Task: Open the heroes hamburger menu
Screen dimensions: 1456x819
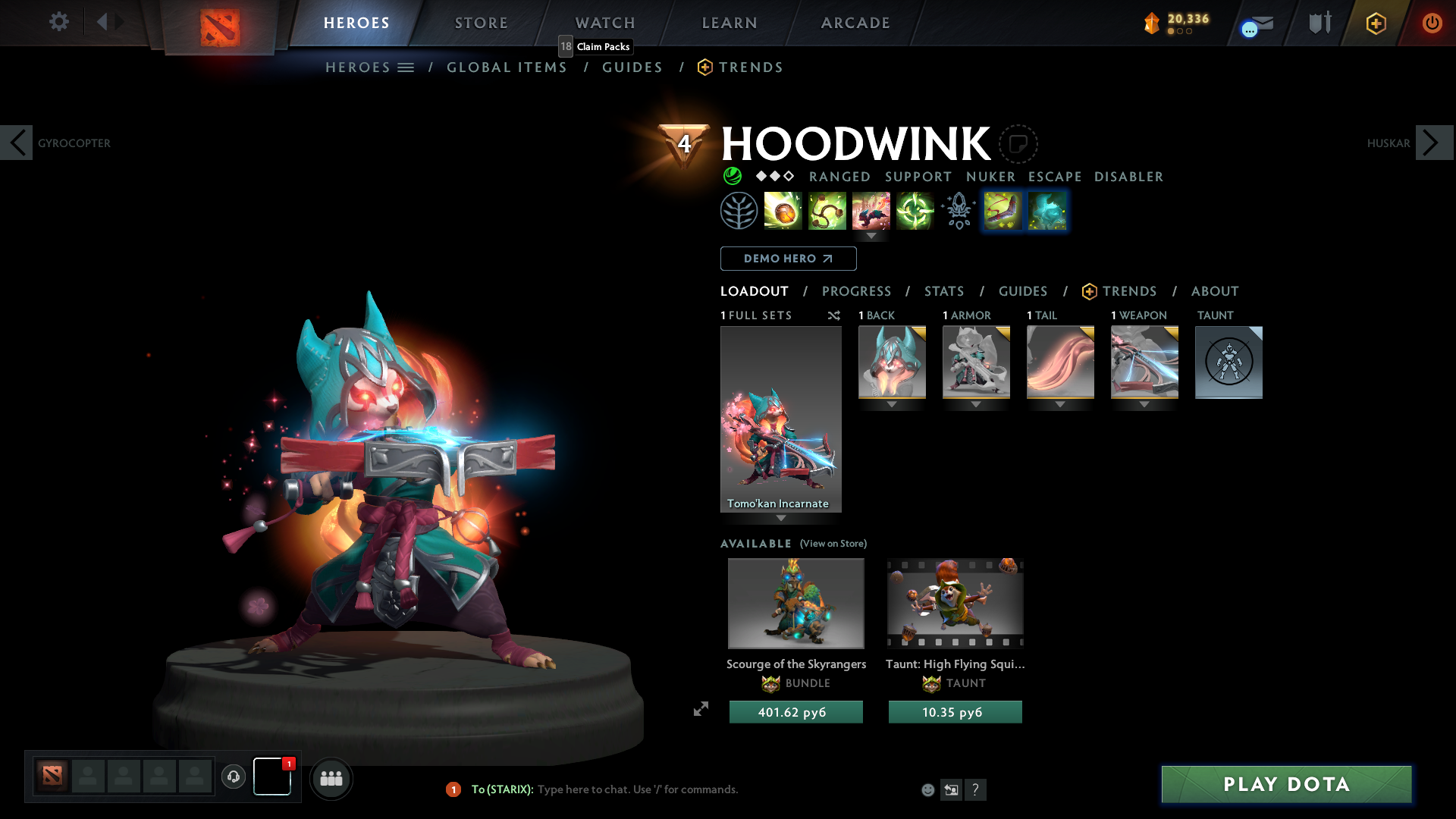Action: tap(406, 67)
